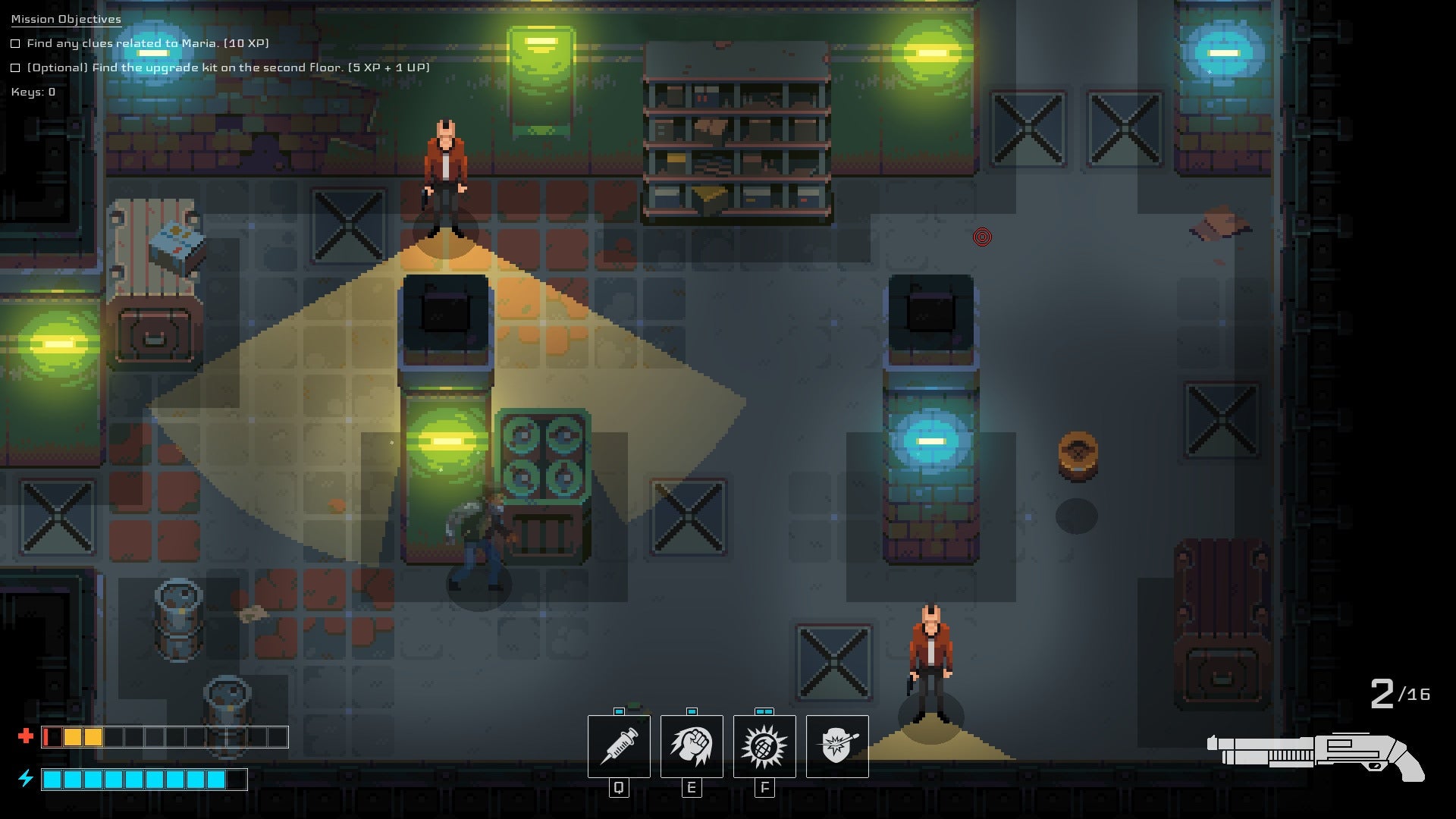This screenshot has height=819, width=1456.
Task: Select the grenade explosion ability
Action: pyautogui.click(x=764, y=746)
